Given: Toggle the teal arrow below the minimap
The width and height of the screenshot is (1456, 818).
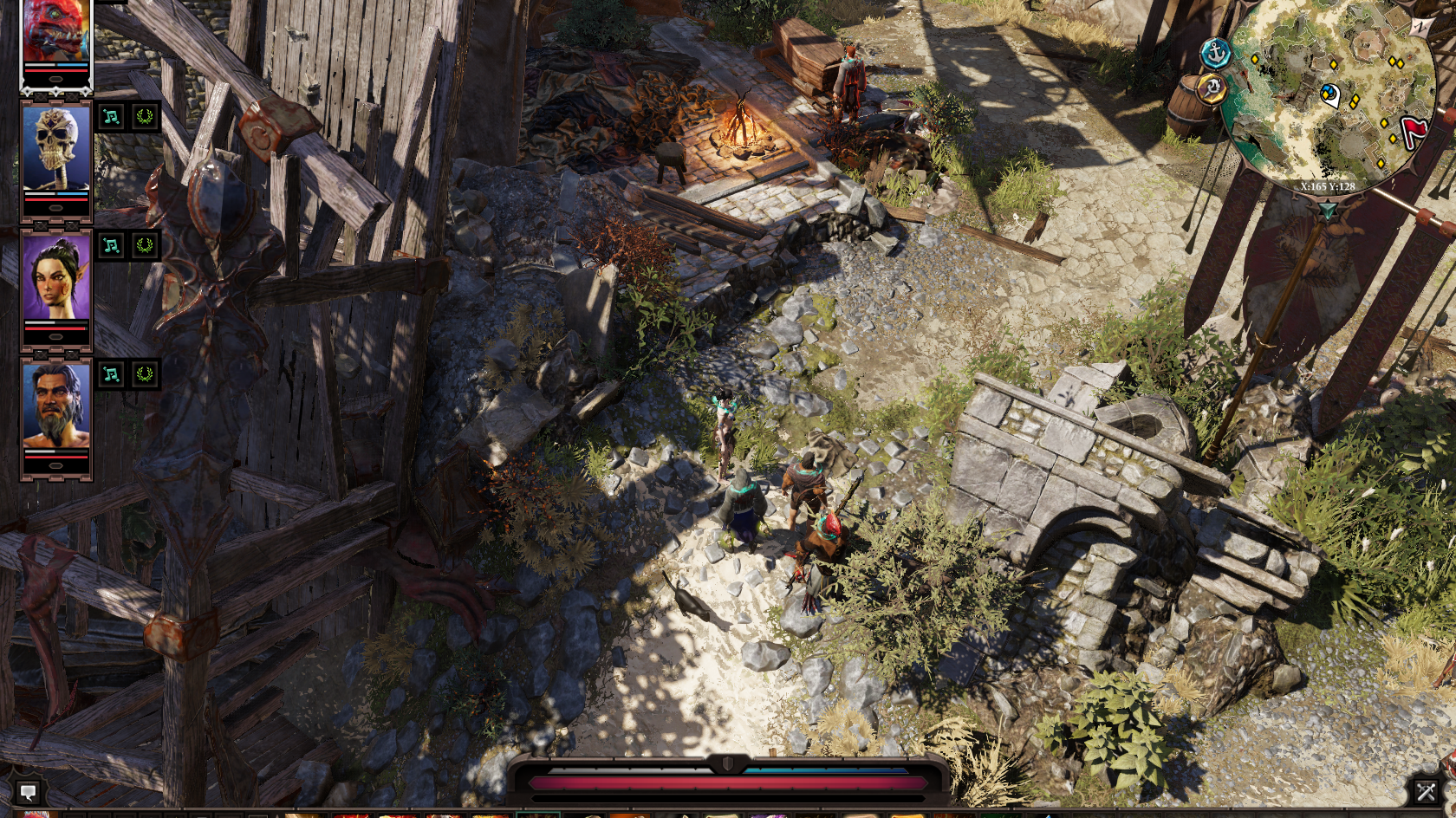Looking at the screenshot, I should pyautogui.click(x=1327, y=210).
